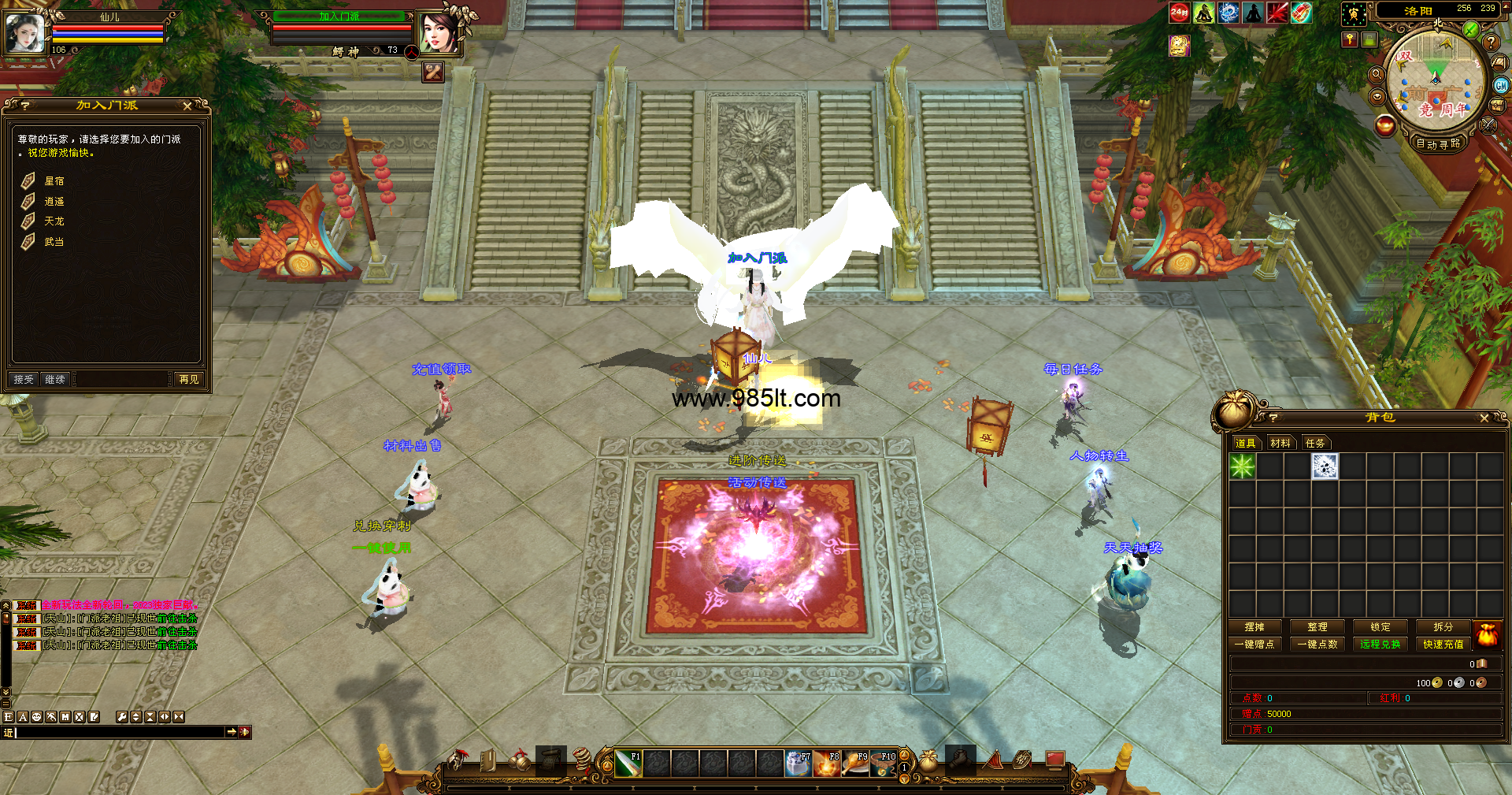Use the 拆分 split button

tap(1443, 627)
